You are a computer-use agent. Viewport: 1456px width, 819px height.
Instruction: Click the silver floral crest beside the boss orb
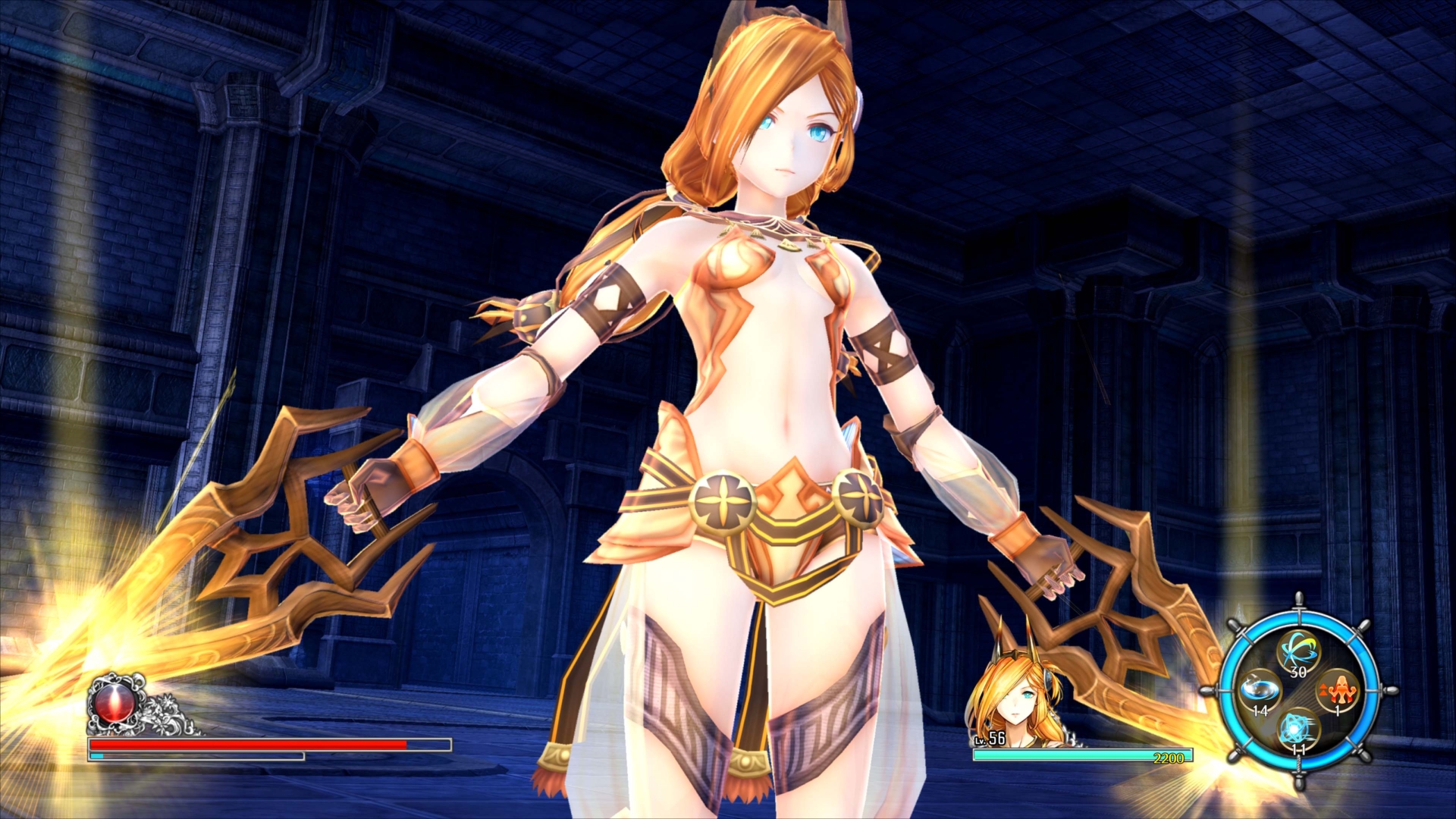pos(162,712)
